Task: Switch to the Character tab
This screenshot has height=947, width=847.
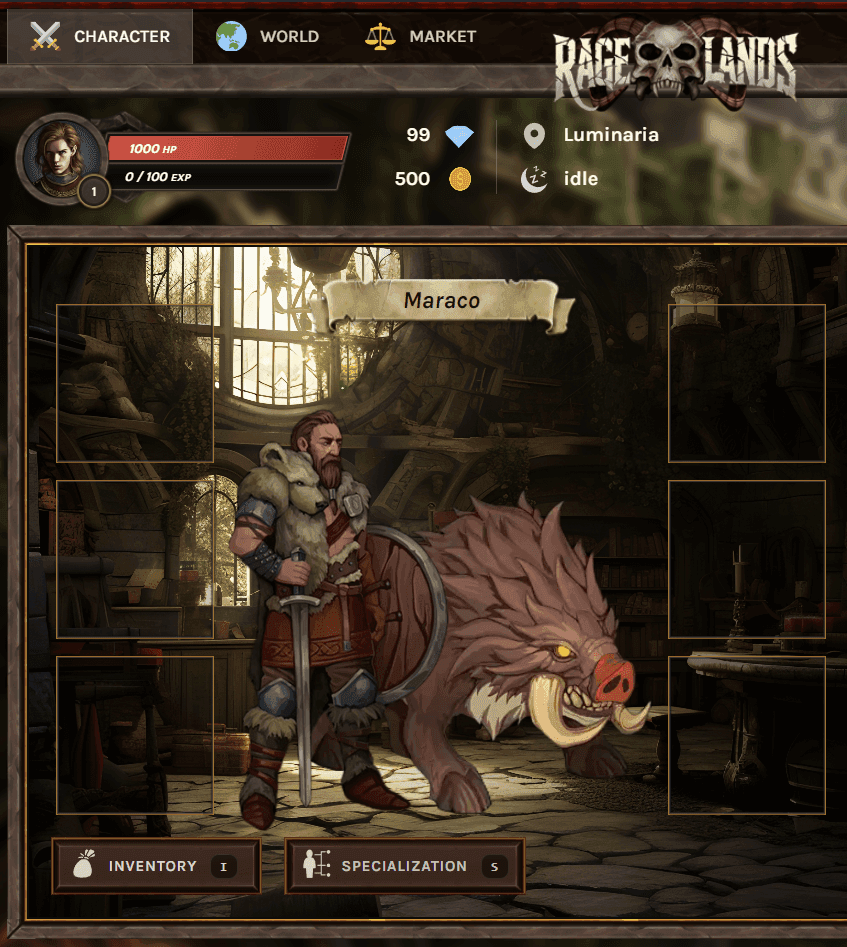Action: point(100,37)
